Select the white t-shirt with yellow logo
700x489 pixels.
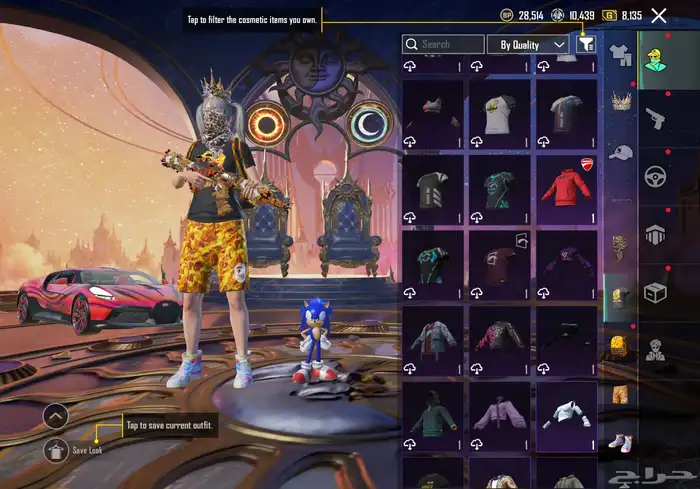pyautogui.click(x=499, y=113)
